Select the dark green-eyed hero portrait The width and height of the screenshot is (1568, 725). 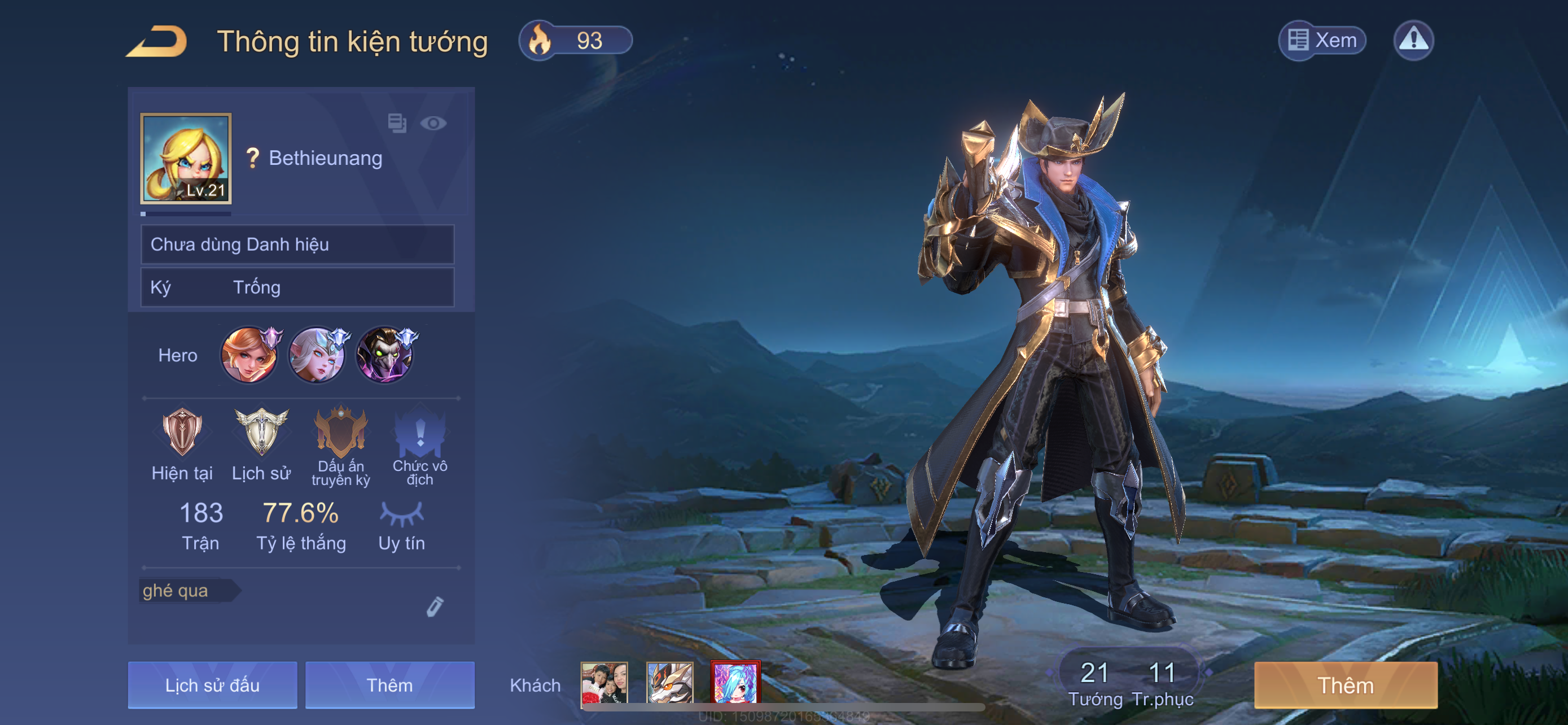385,355
